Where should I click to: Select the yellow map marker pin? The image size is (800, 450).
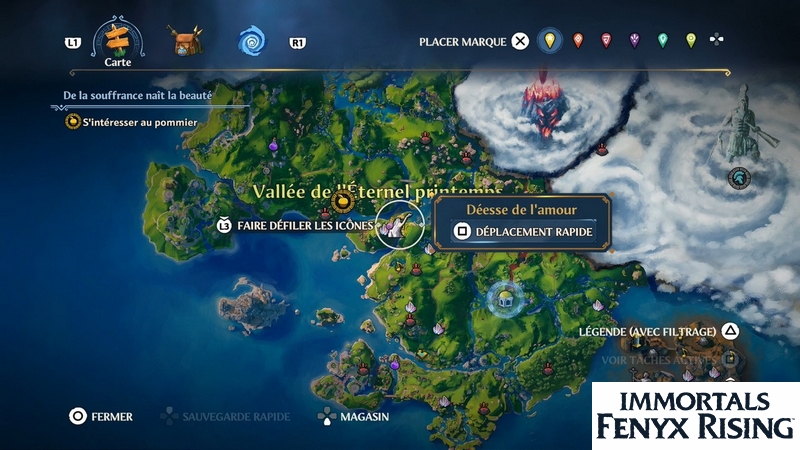coord(547,41)
